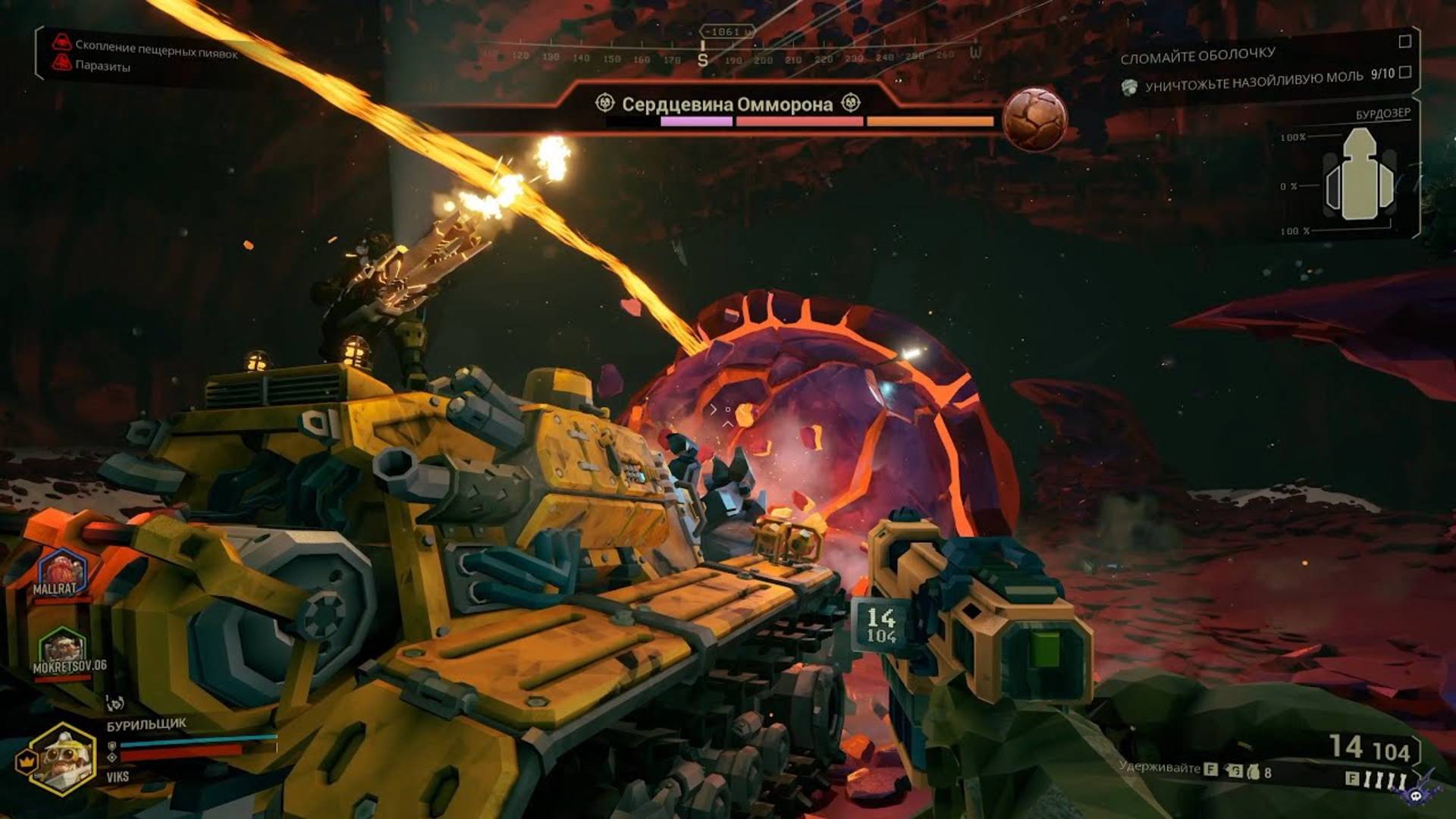
Task: Click the Паразиты warning icon
Action: pyautogui.click(x=62, y=64)
